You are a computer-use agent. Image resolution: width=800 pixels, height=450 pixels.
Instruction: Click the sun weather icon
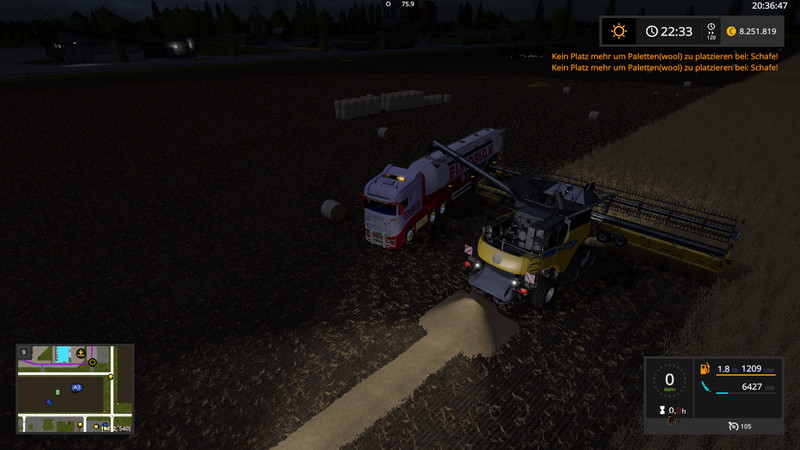pos(619,32)
